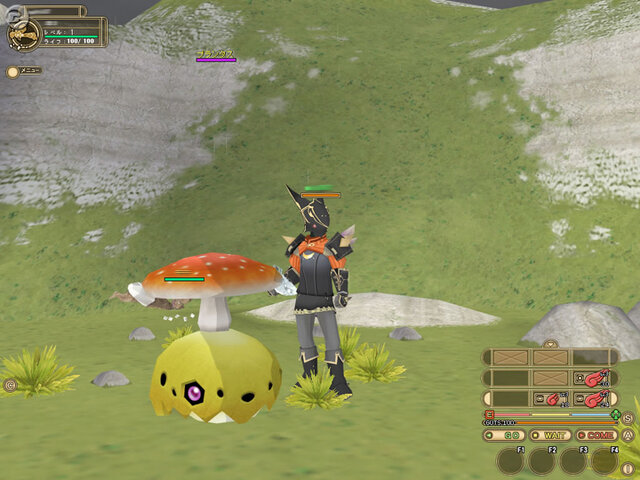Click the round A button
Screen dimensions: 640x480
[x=628, y=436]
